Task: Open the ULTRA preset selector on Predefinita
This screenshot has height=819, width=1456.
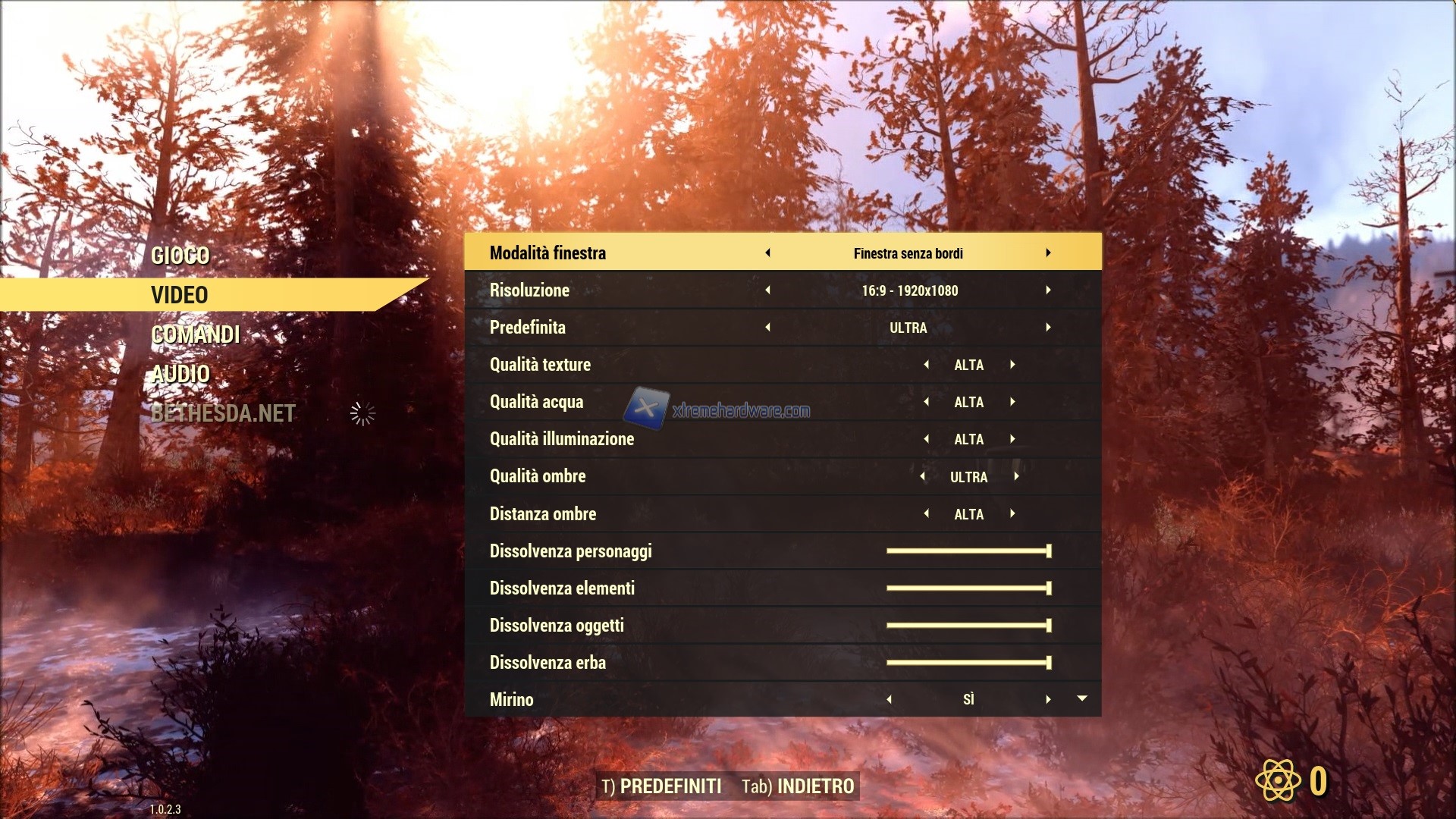Action: [x=909, y=328]
